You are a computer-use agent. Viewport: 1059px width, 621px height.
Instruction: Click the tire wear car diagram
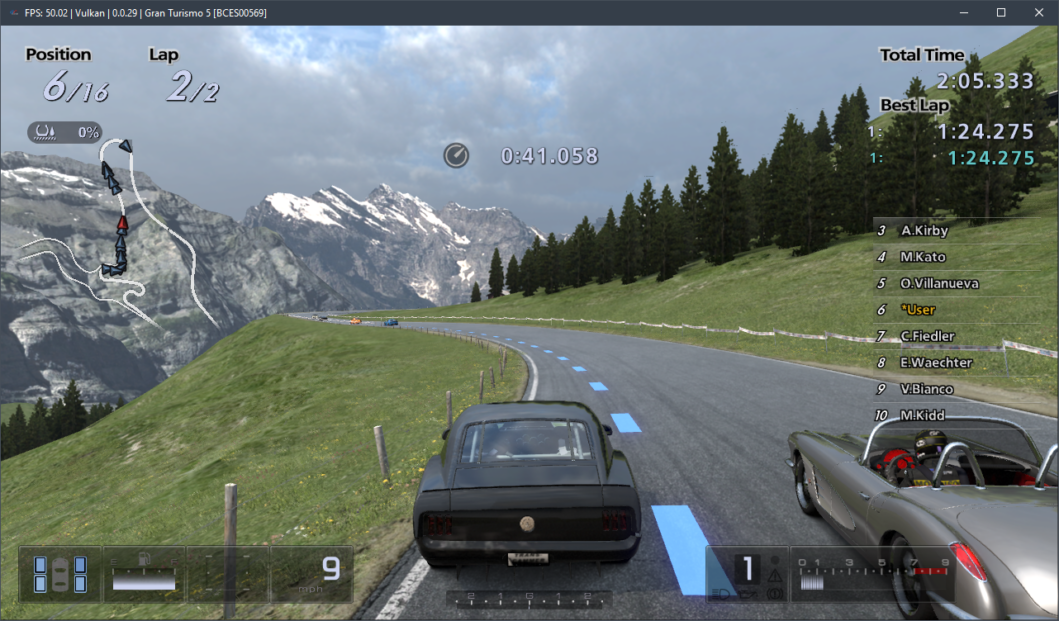click(60, 574)
